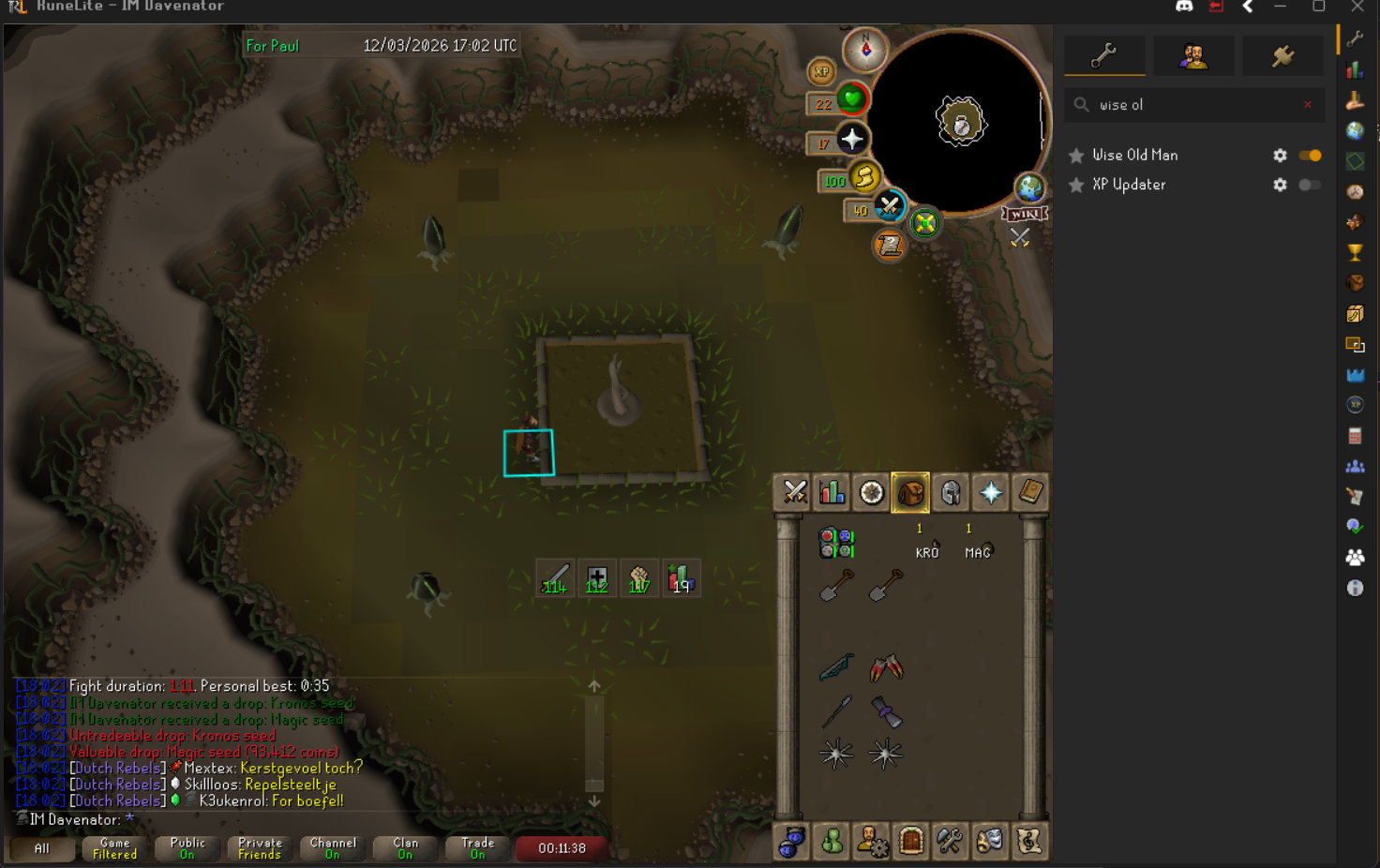Open the Spellbook tab
1380x868 pixels.
[x=1029, y=492]
